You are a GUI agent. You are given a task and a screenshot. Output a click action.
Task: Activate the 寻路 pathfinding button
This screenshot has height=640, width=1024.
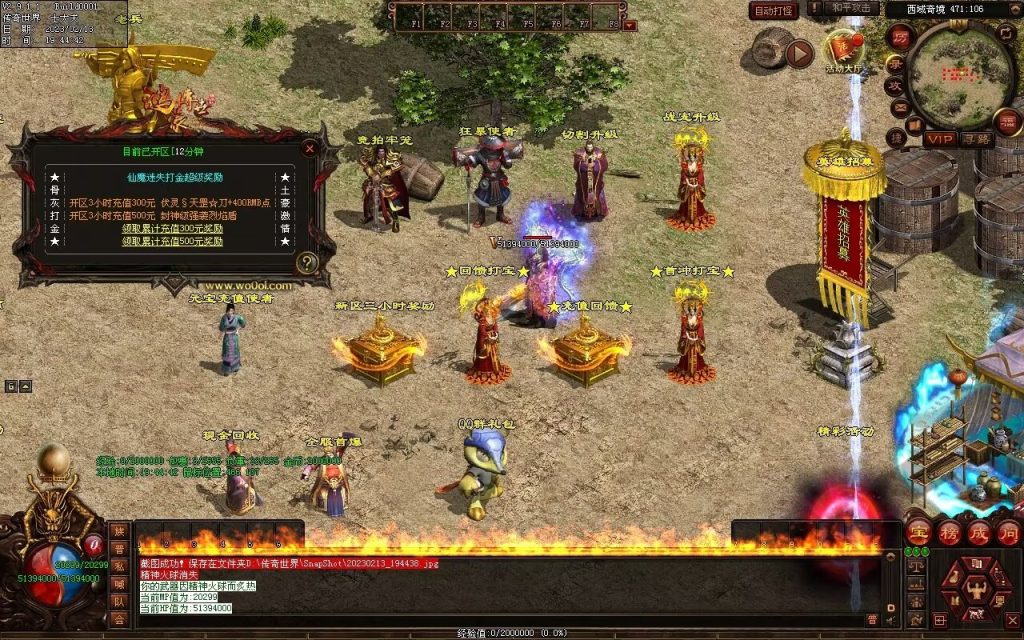pos(977,139)
